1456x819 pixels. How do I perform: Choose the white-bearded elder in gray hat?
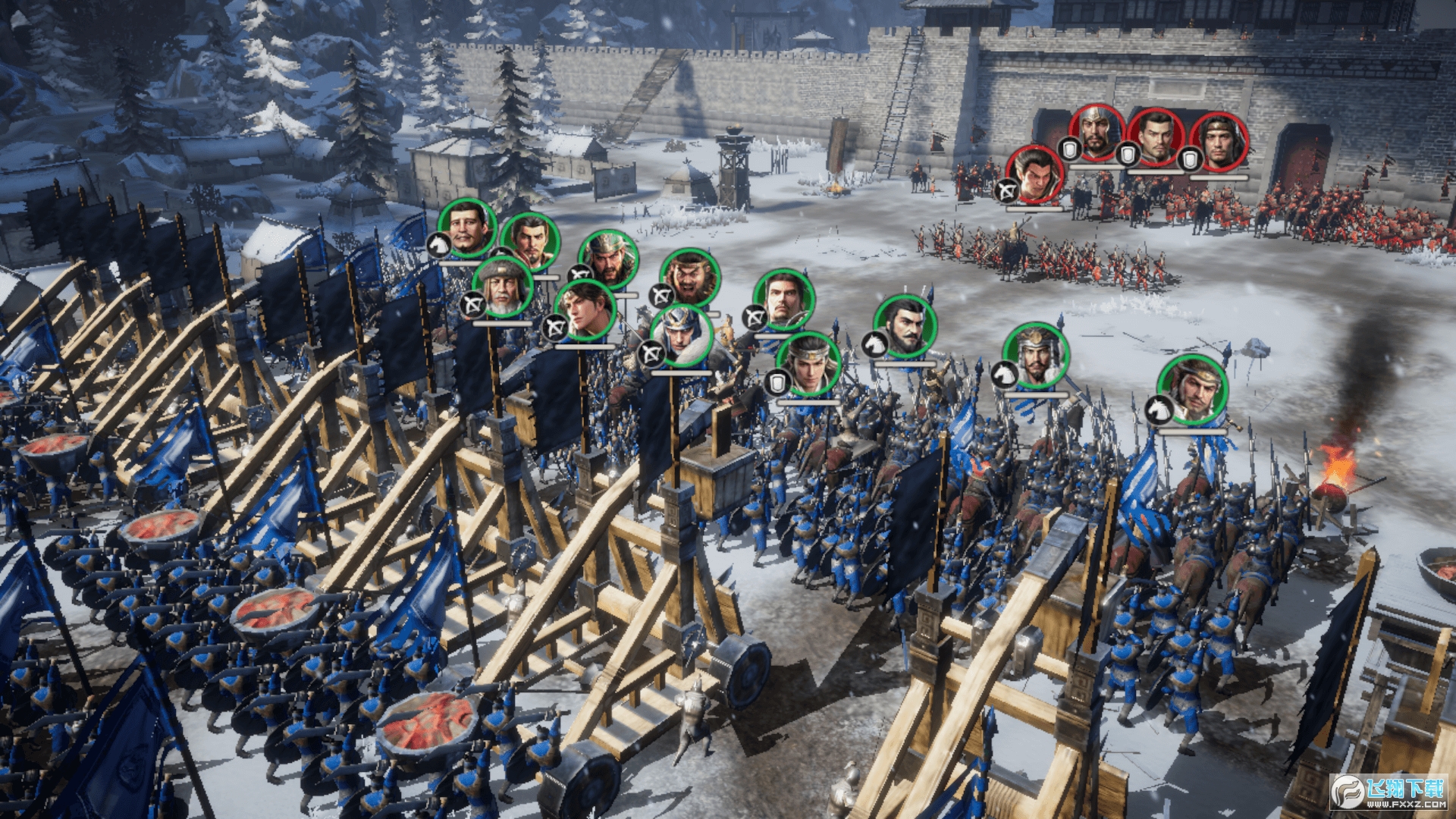503,288
